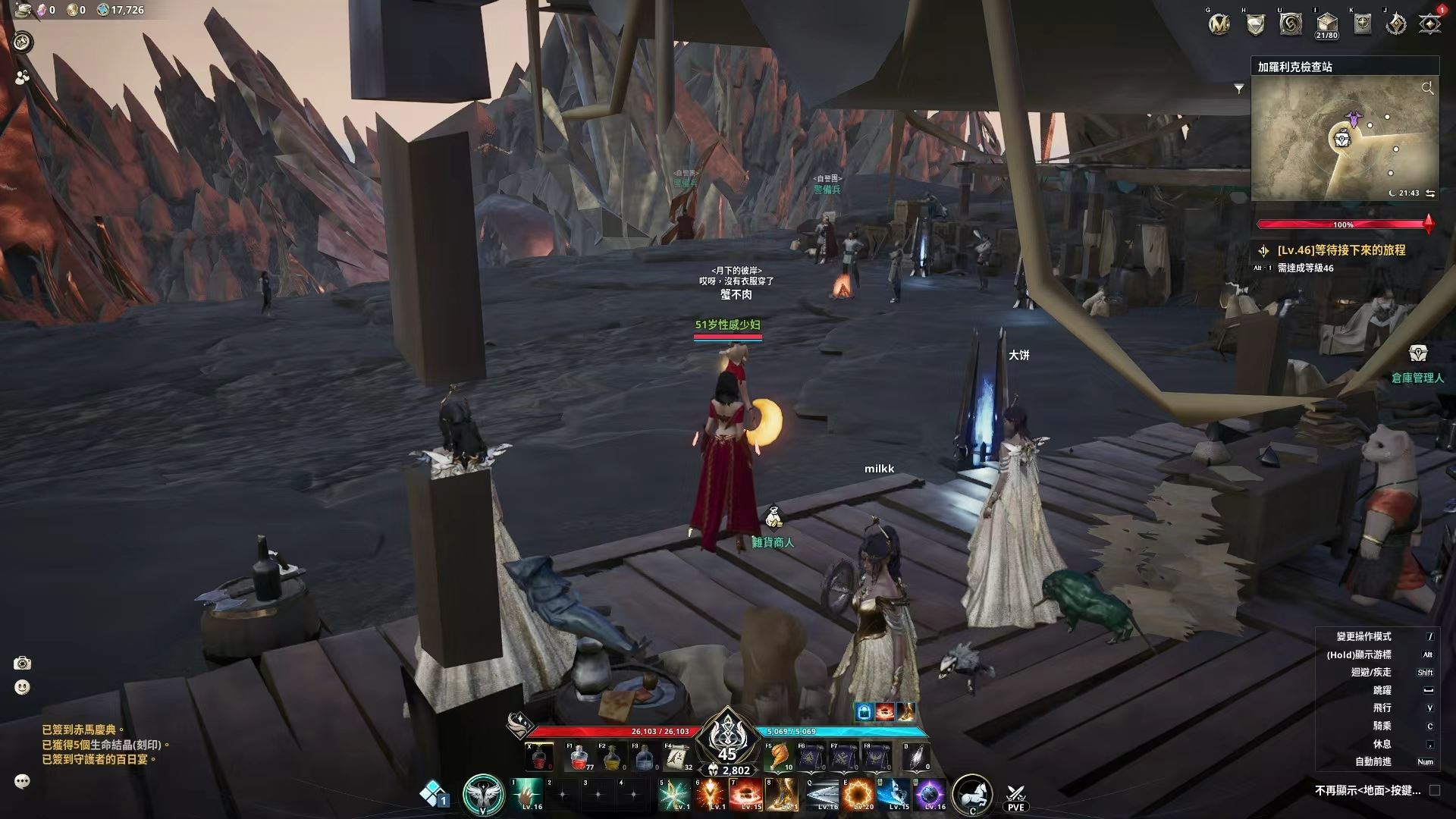The image size is (1456, 819).
Task: Summon the horse mount
Action: click(971, 794)
